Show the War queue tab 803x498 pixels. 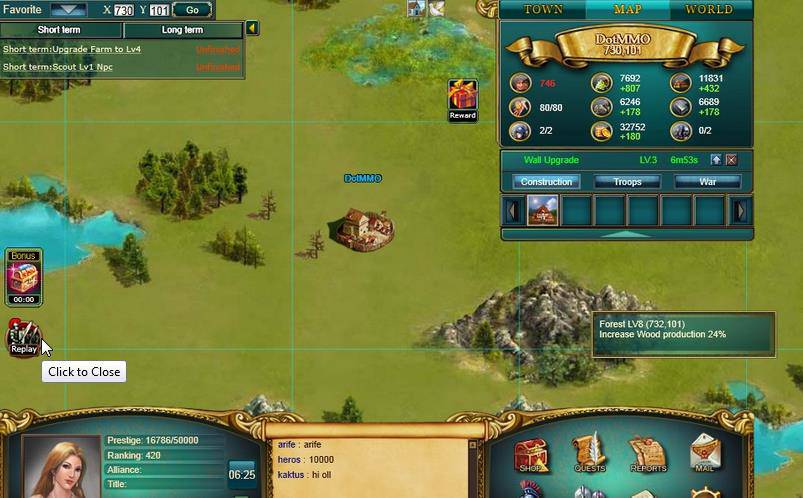click(707, 182)
